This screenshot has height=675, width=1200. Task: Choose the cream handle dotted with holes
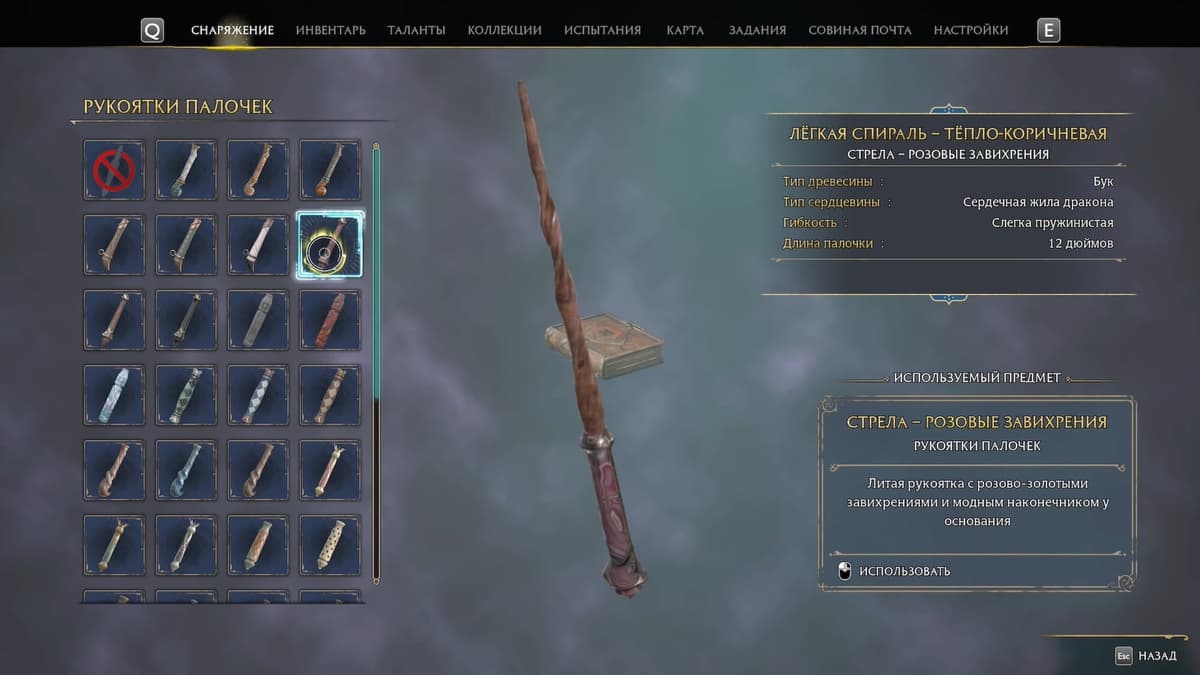click(330, 545)
